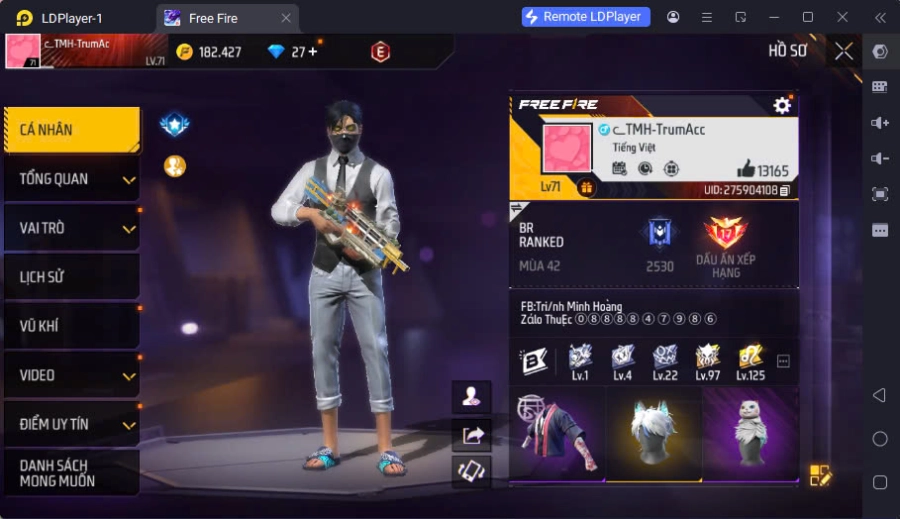Copy the player UID
The height and width of the screenshot is (519, 900).
pyautogui.click(x=785, y=190)
